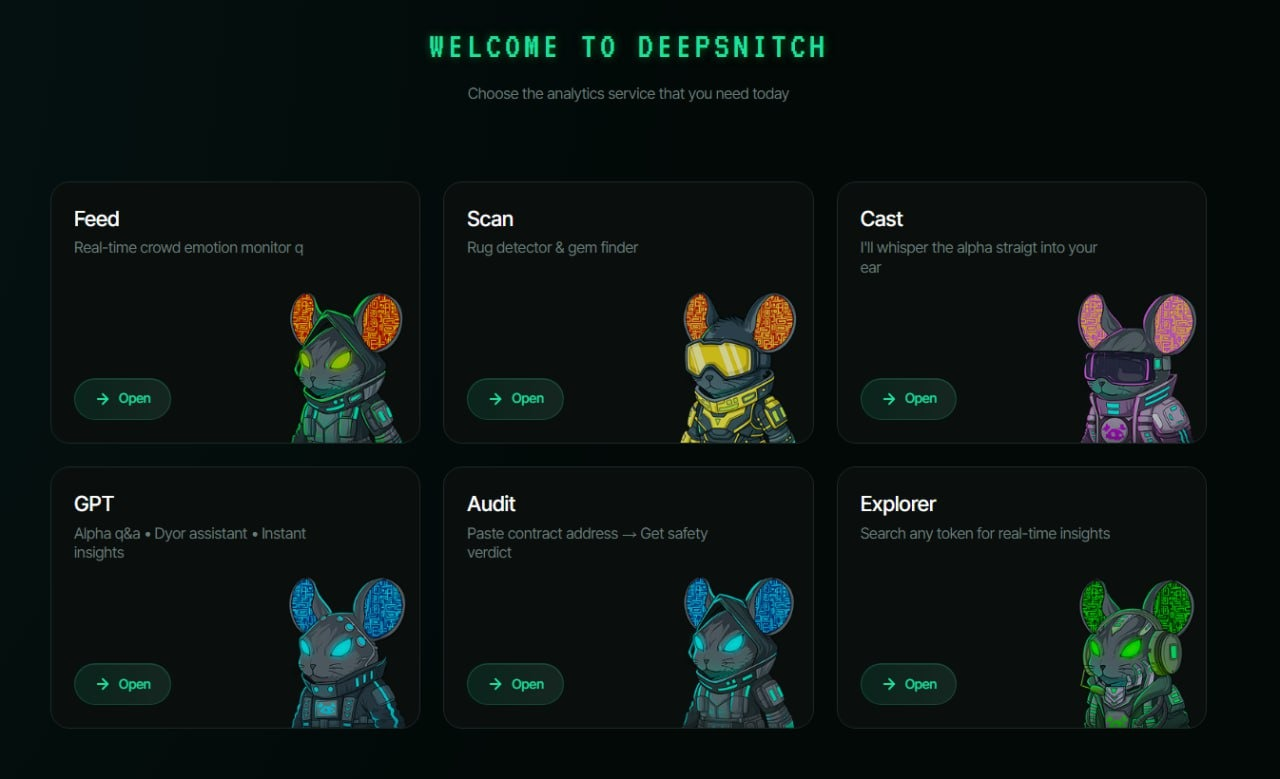Click the arrow icon inside Feed's Open button
This screenshot has height=779, width=1280.
(x=105, y=398)
